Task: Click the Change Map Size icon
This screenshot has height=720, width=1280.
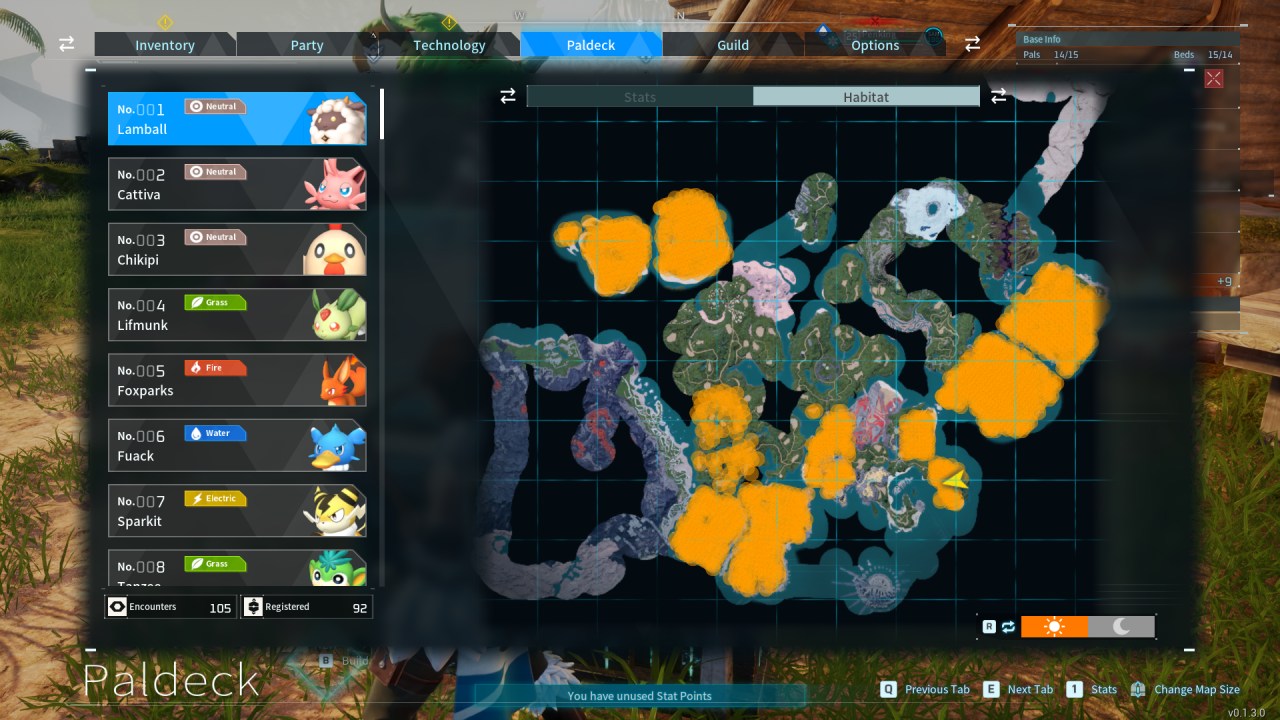Action: click(1137, 689)
